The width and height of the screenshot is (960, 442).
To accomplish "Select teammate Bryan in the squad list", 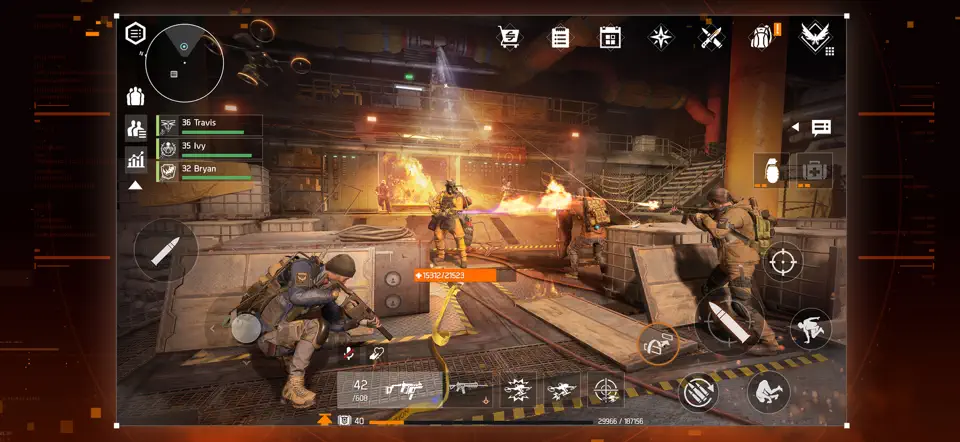I will click(x=210, y=171).
